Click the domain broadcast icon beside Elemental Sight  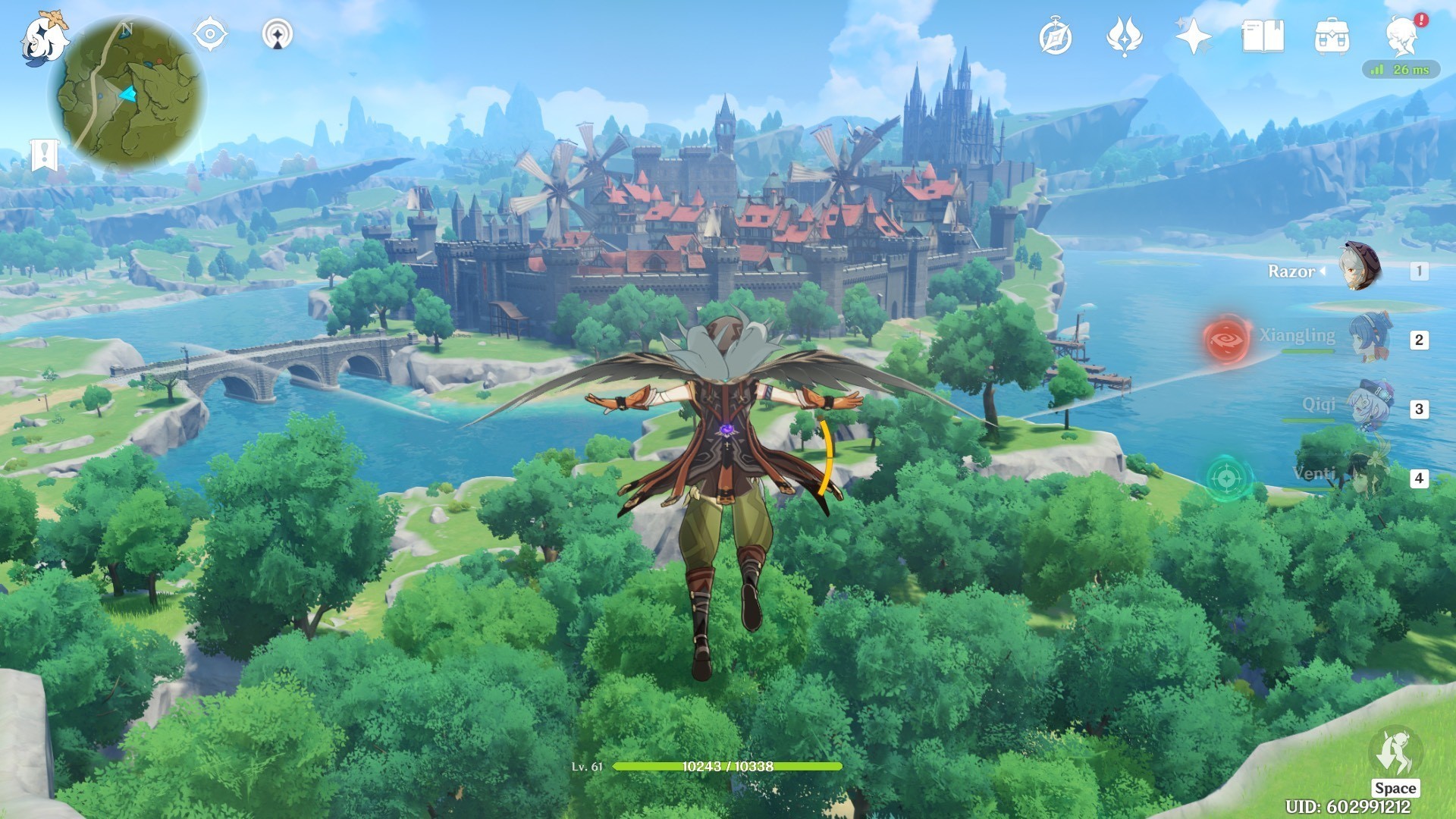pyautogui.click(x=278, y=33)
